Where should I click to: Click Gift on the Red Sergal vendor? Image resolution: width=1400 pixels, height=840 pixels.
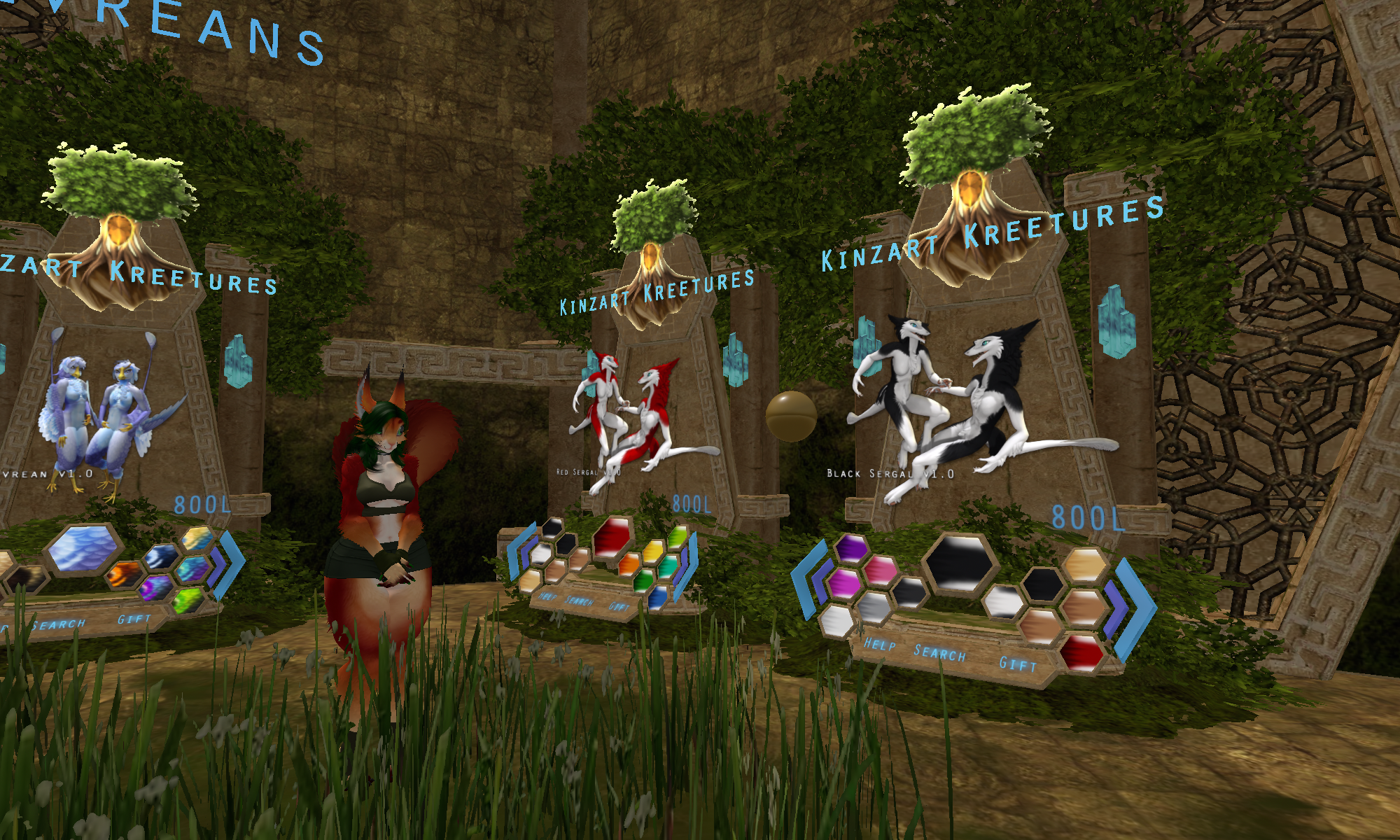[619, 607]
